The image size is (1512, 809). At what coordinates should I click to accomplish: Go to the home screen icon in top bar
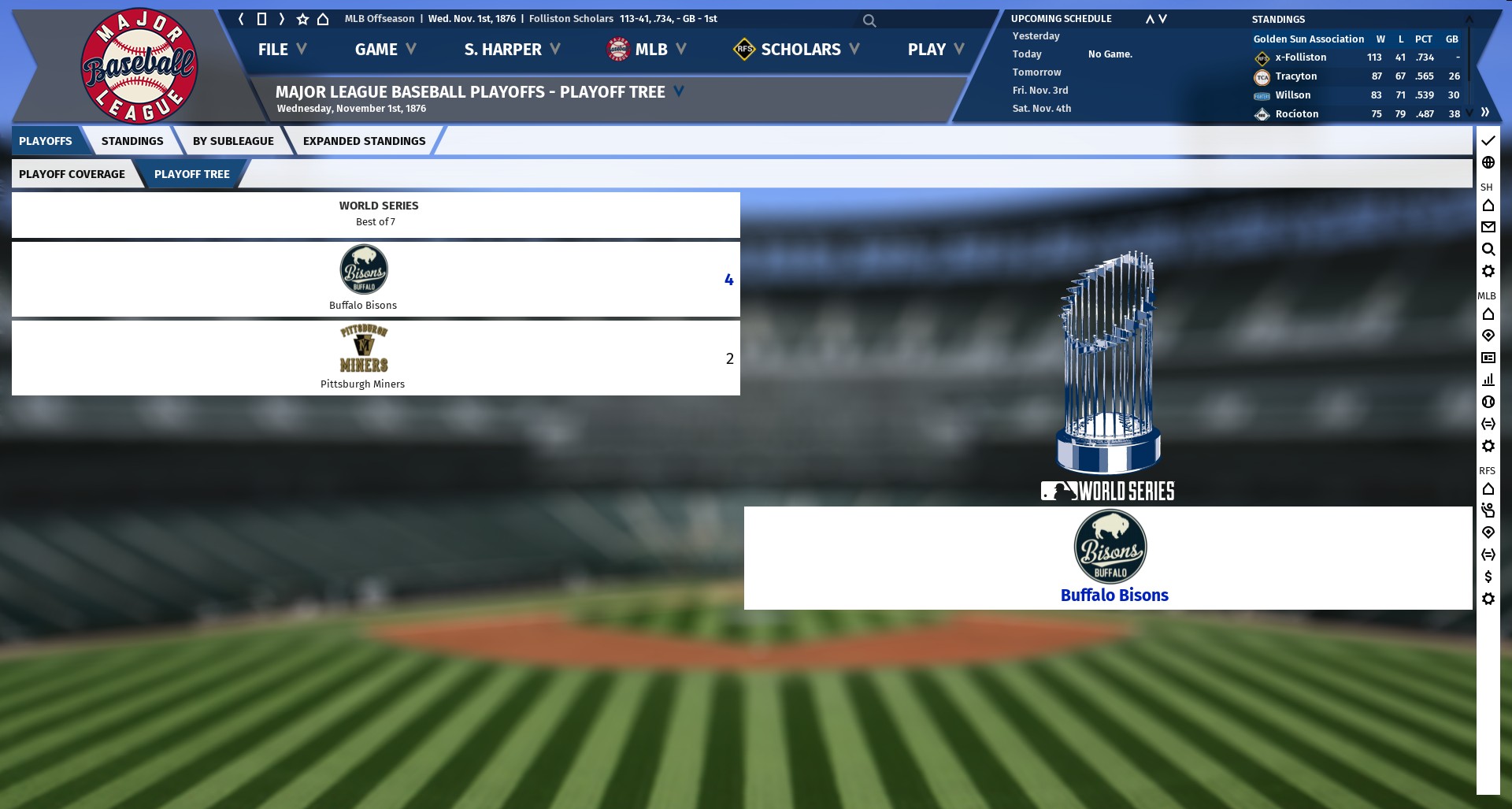tap(323, 19)
